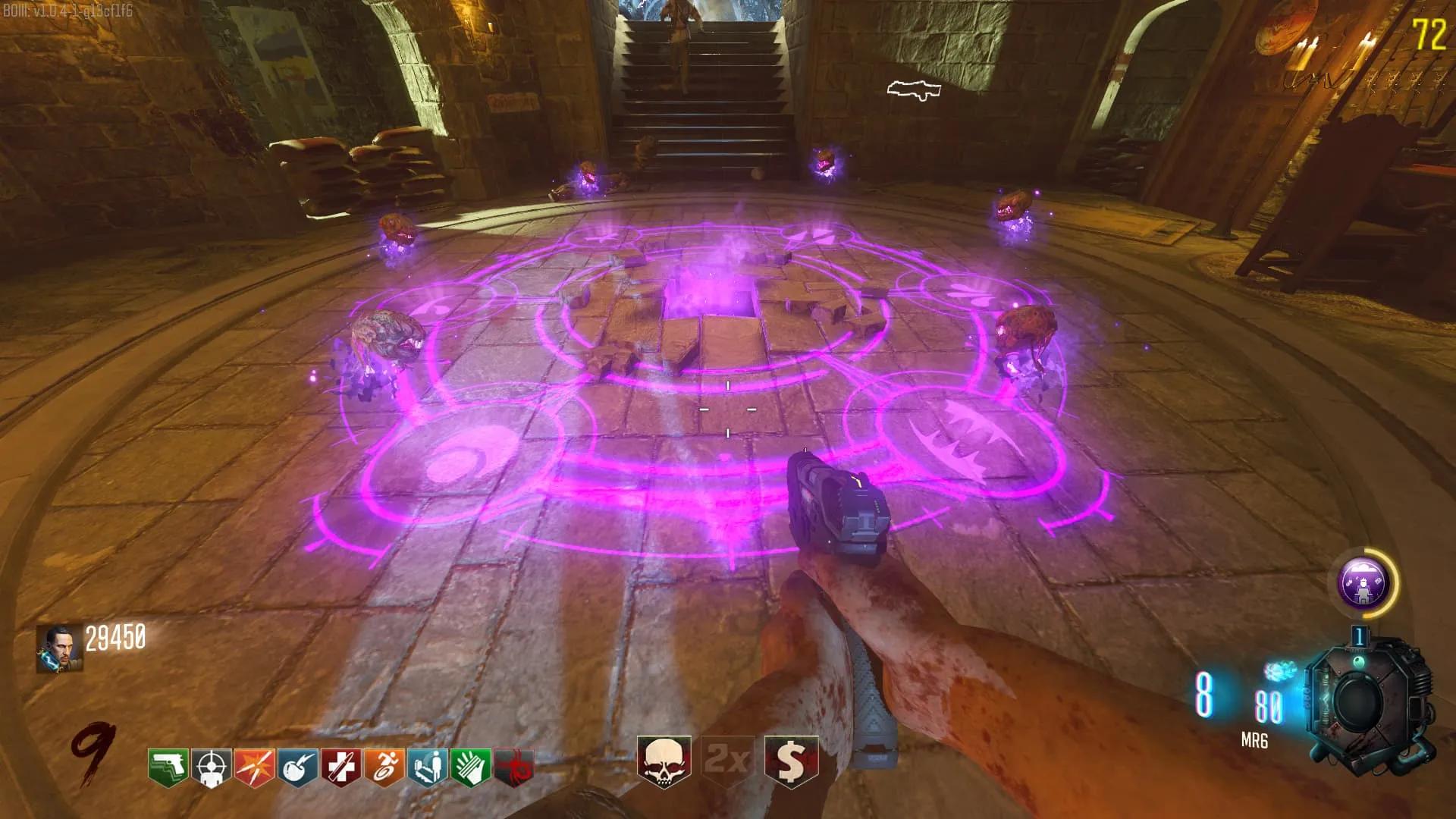Click the green pistol perk icon
The height and width of the screenshot is (819, 1456).
[x=168, y=767]
